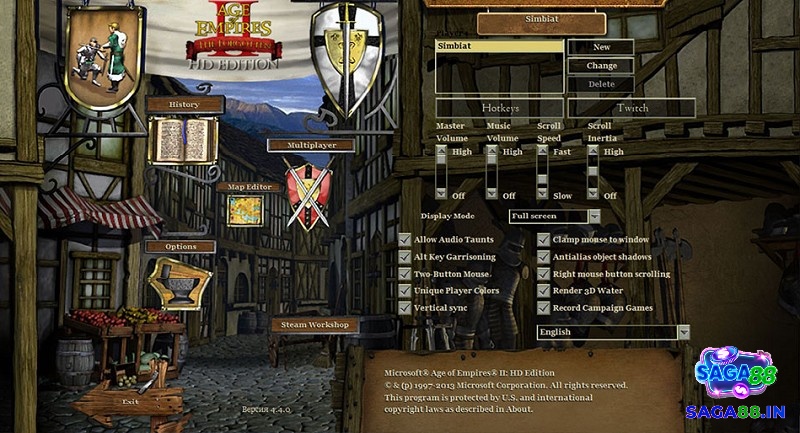
Task: Open the Options sign
Action: 180,247
